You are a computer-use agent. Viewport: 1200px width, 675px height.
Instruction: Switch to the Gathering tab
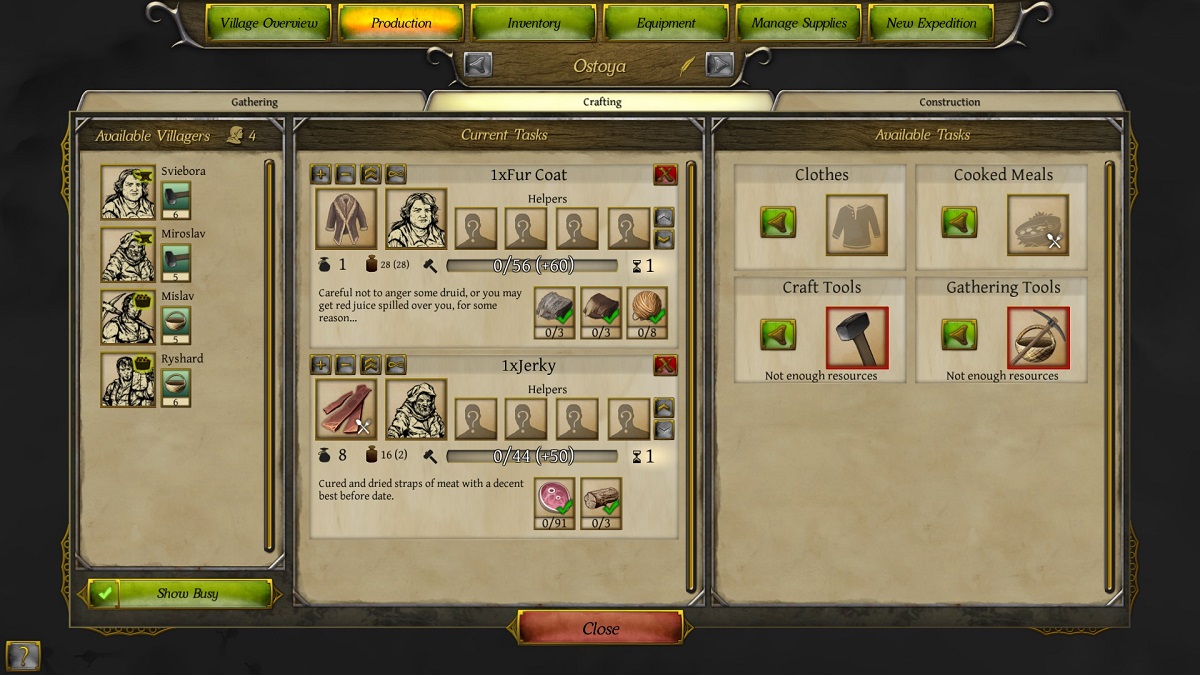point(254,102)
